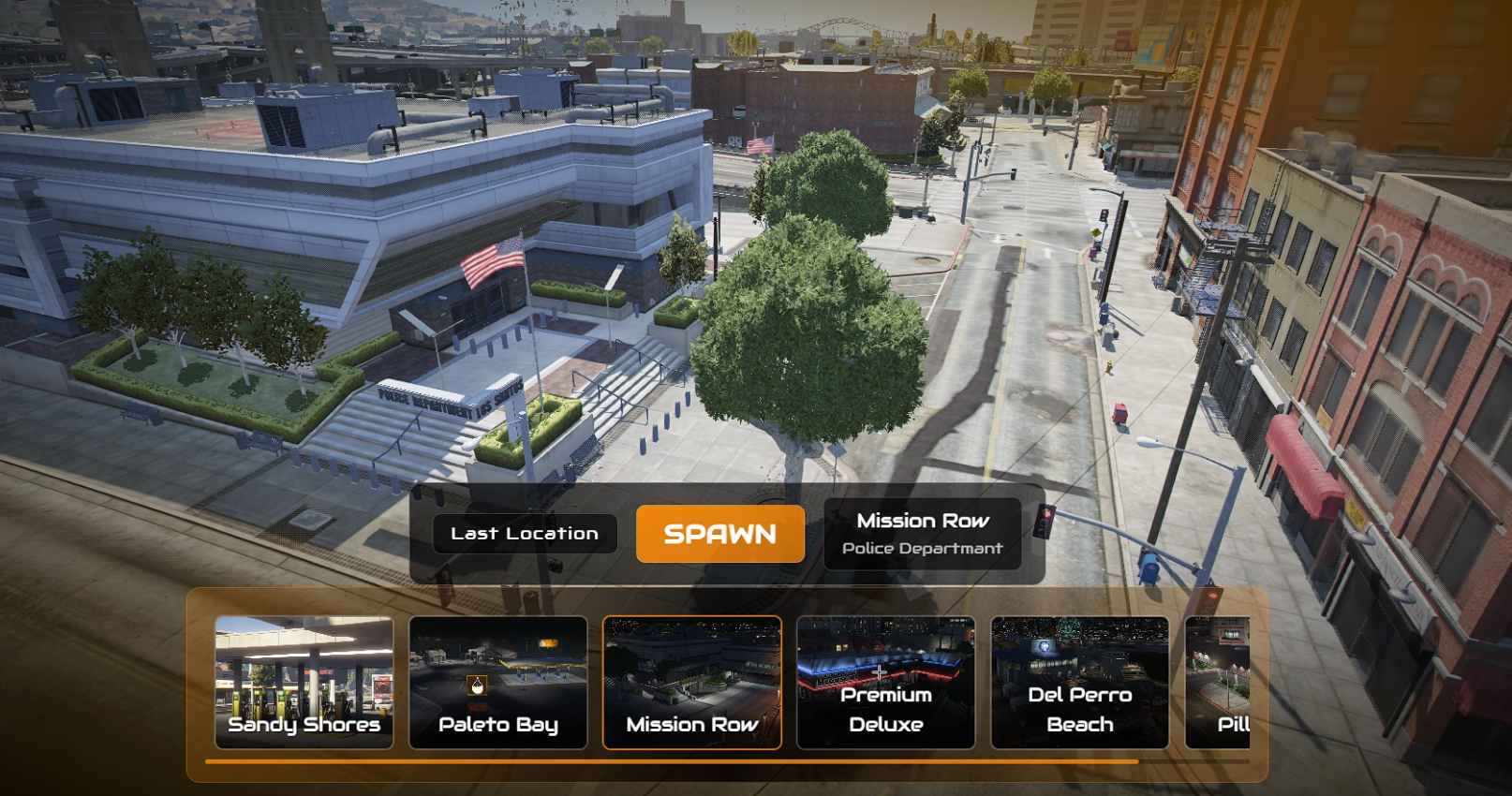Choose the Premium Deluxe location
1512x796 pixels.
[x=886, y=683]
